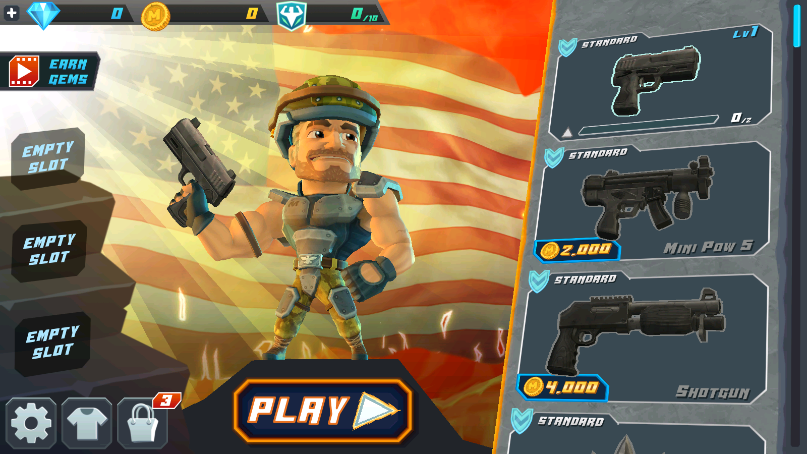Open the shopping bag store

142,424
